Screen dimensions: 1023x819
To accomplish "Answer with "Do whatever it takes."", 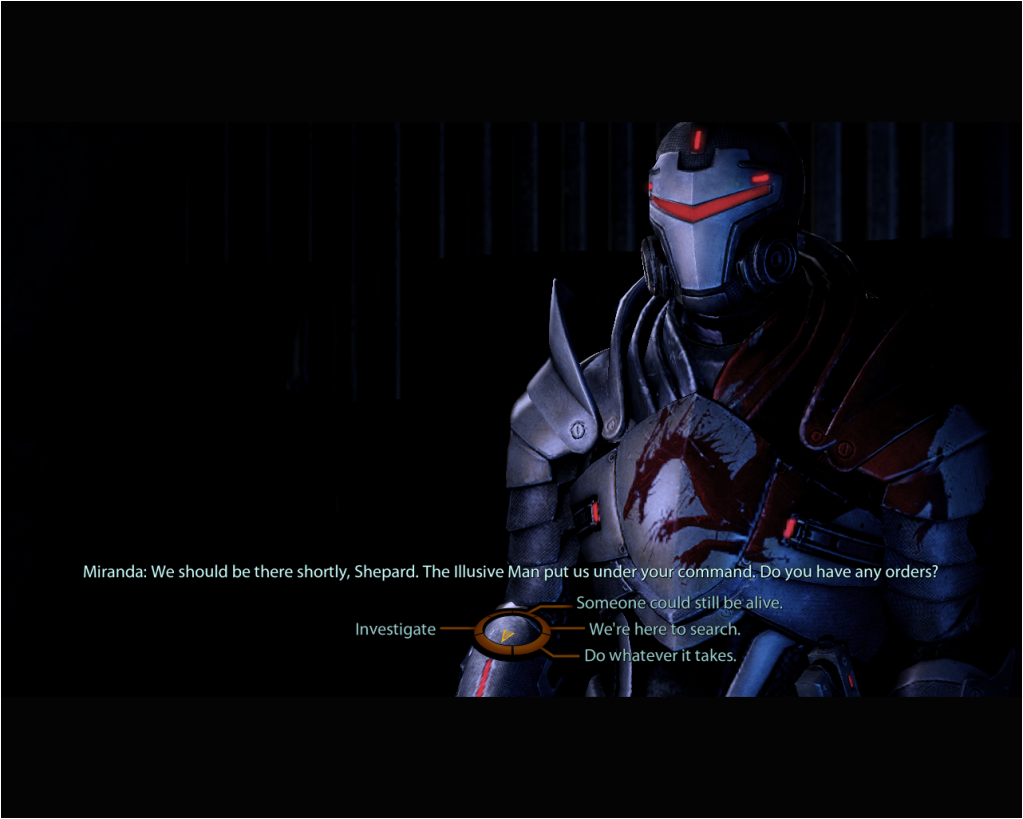I will pos(660,656).
